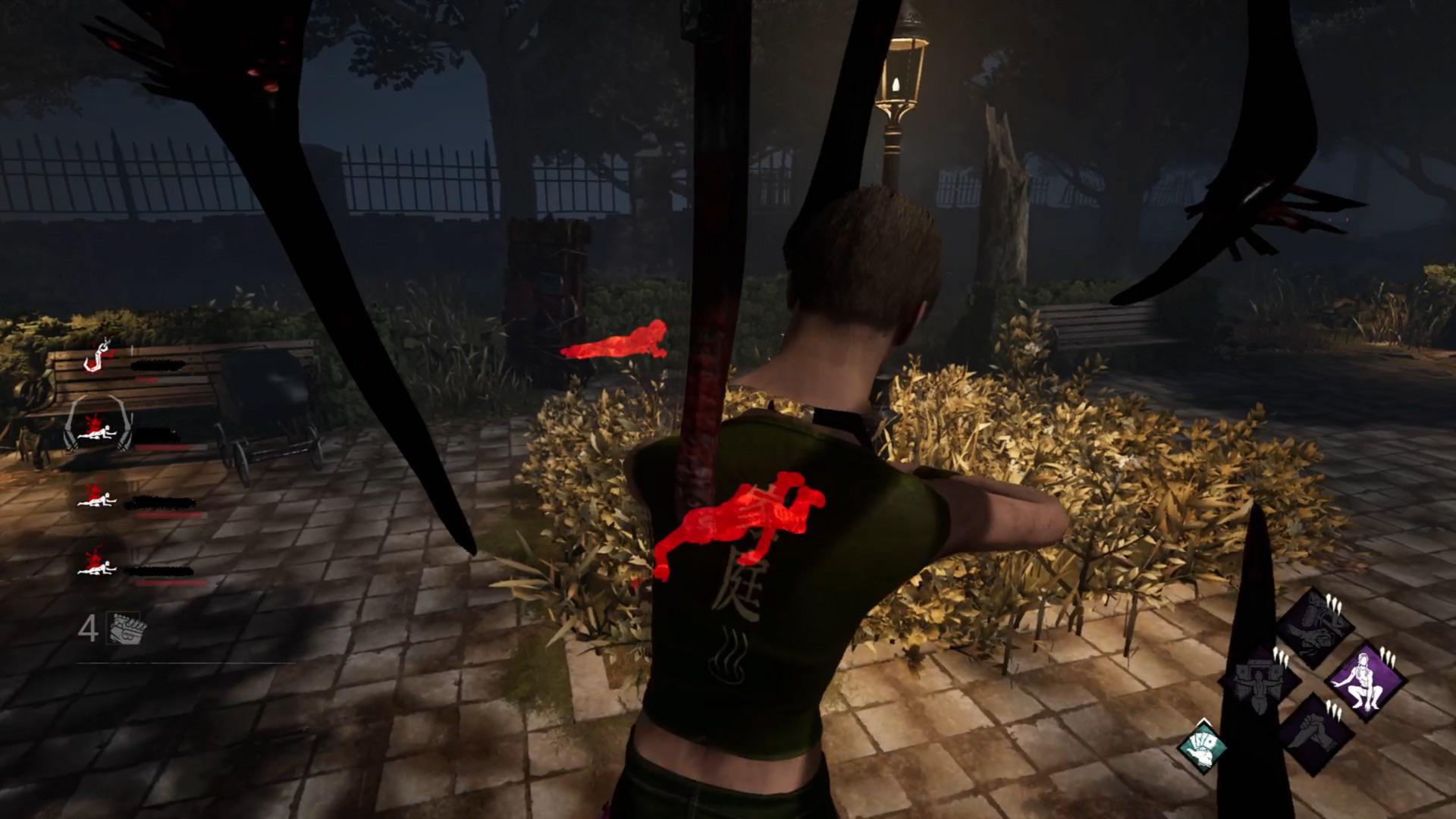The width and height of the screenshot is (1456, 819).
Task: Click the candle tokens on the Urban Evasion perk
Action: pos(1388,657)
